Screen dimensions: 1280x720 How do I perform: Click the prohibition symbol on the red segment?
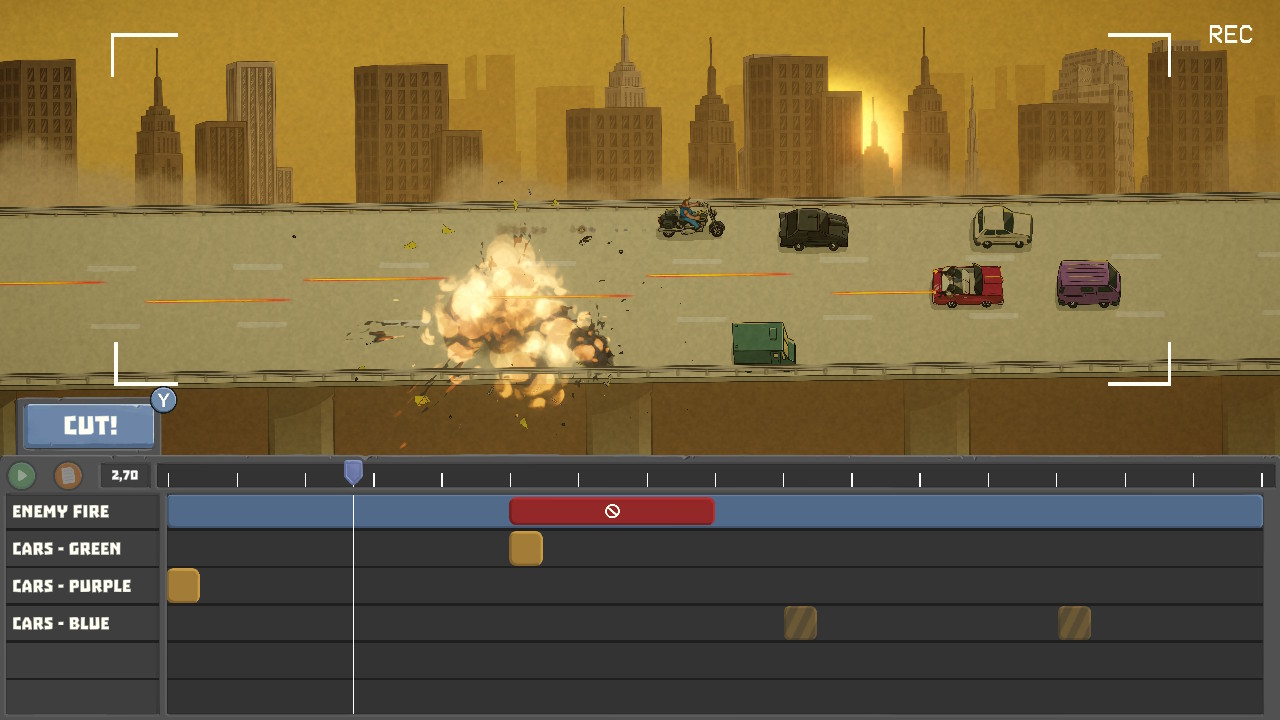tap(612, 511)
